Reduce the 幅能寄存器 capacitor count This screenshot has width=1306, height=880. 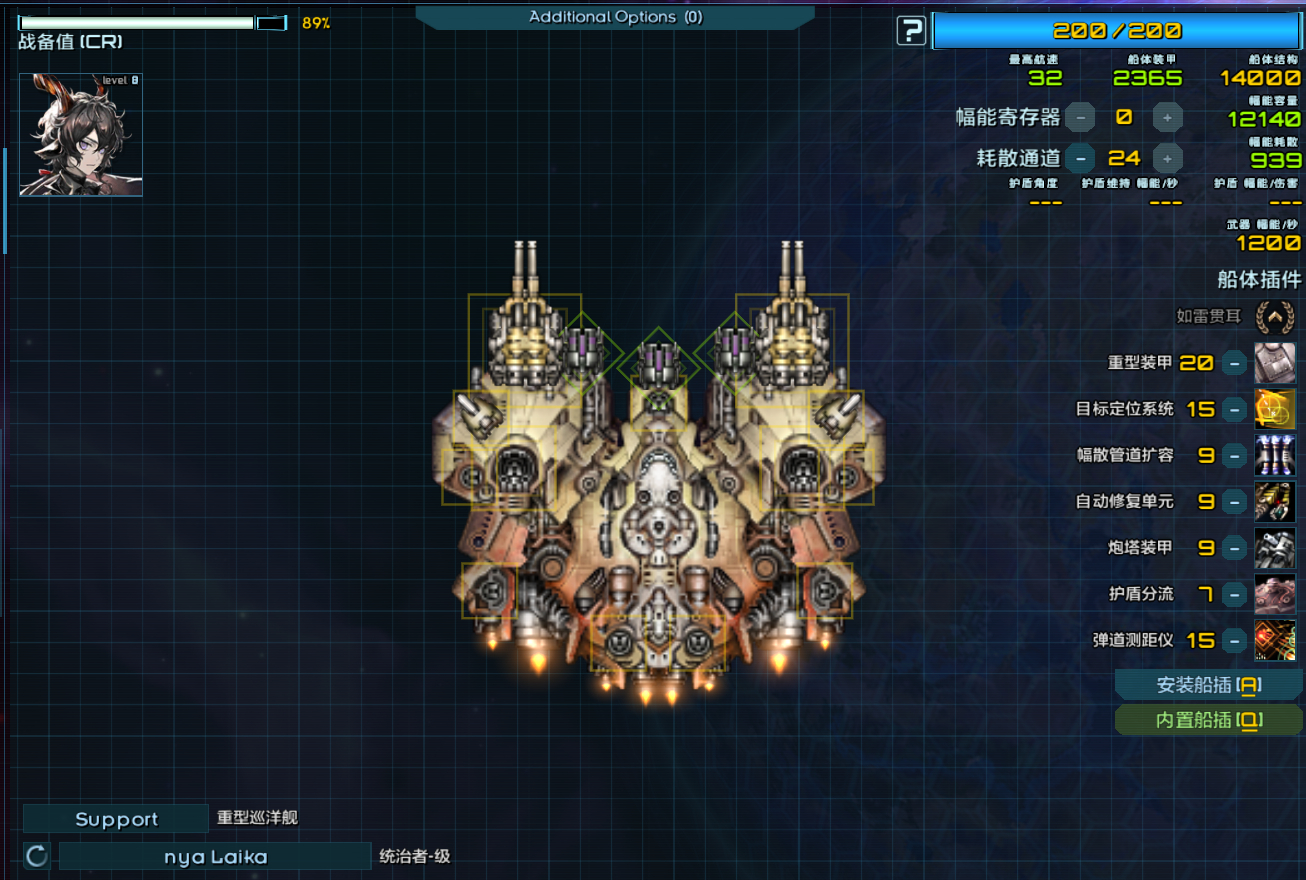1080,117
